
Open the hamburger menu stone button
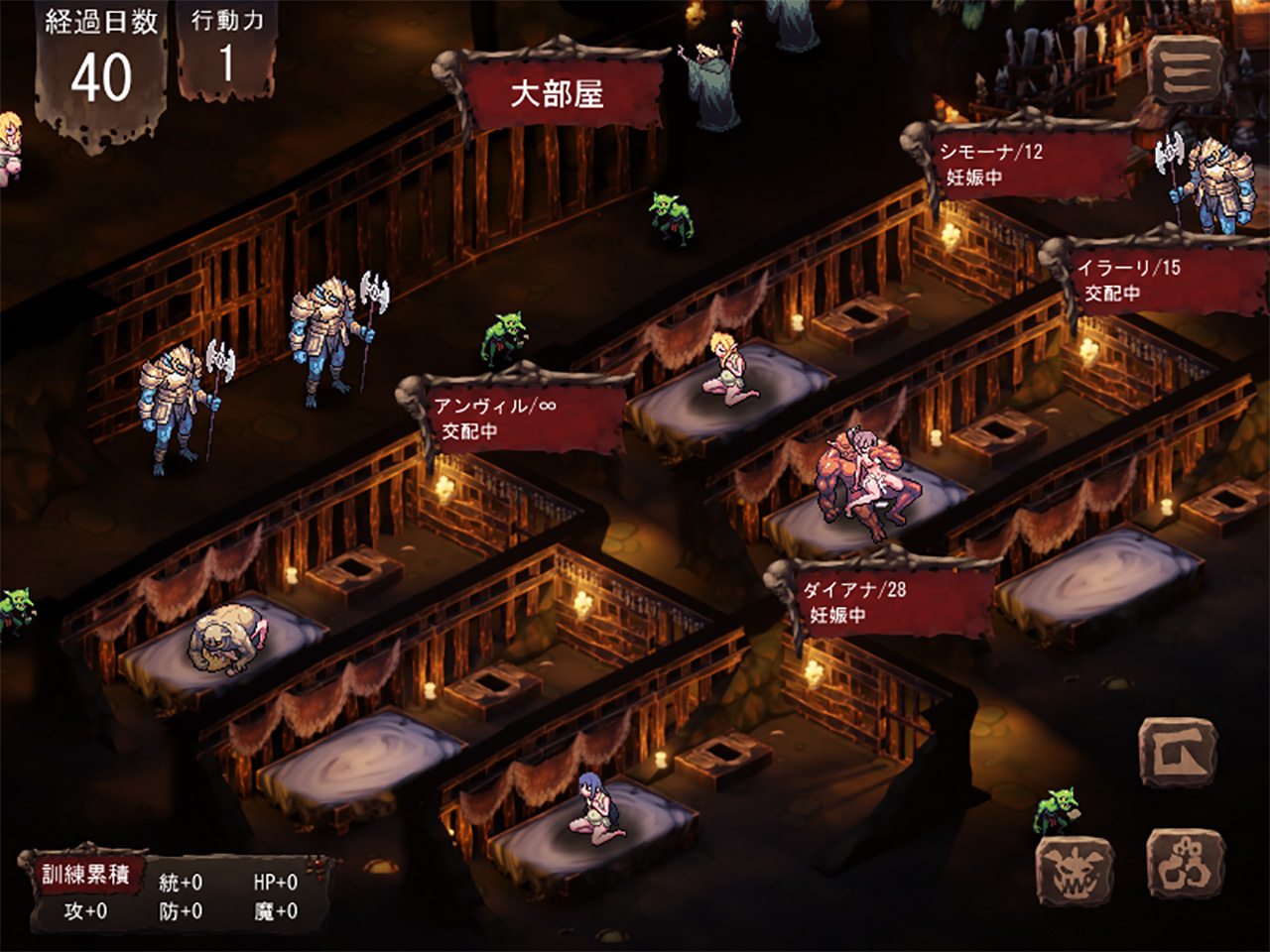(x=1185, y=69)
